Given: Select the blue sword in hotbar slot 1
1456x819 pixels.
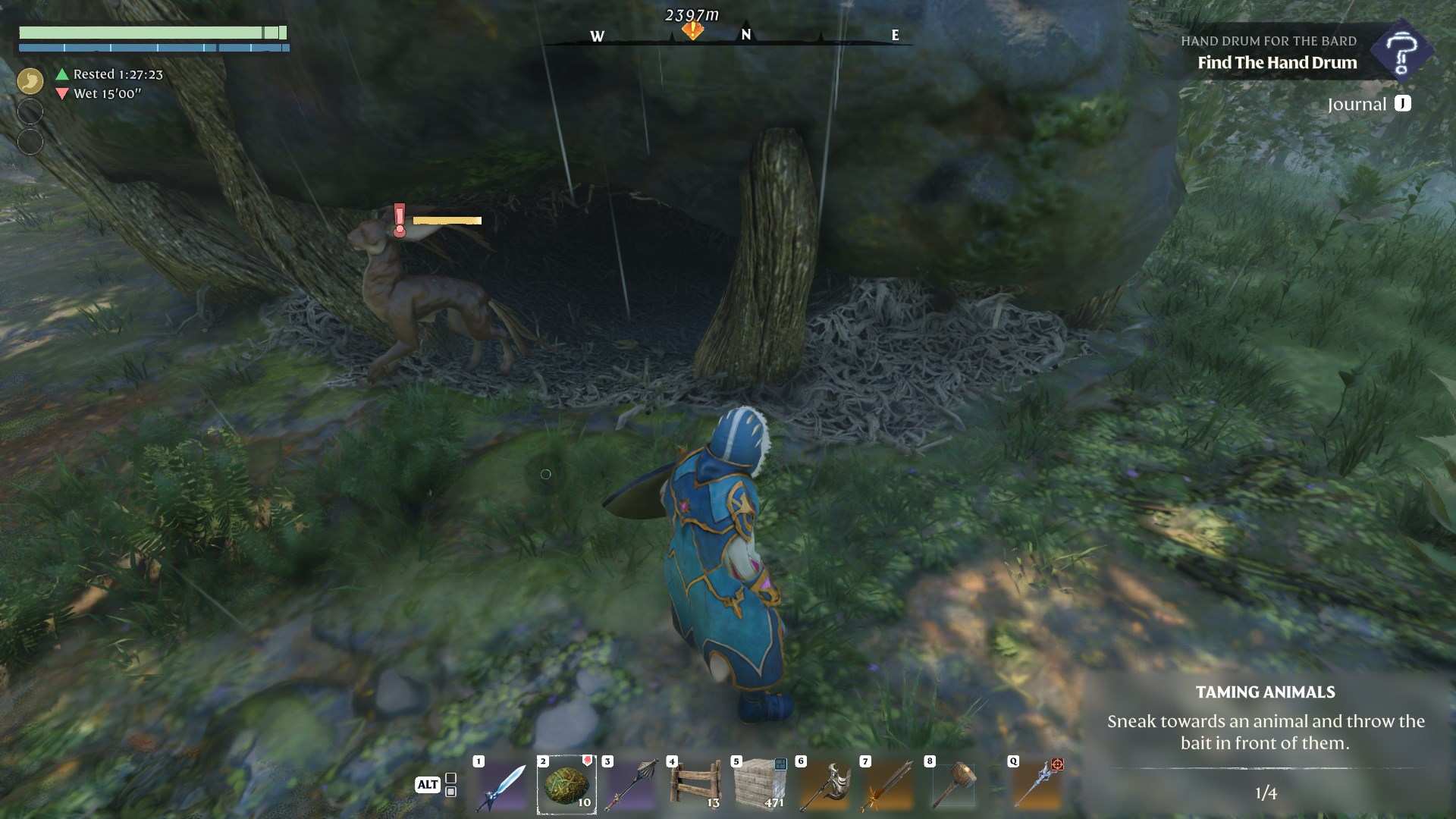Looking at the screenshot, I should (502, 786).
